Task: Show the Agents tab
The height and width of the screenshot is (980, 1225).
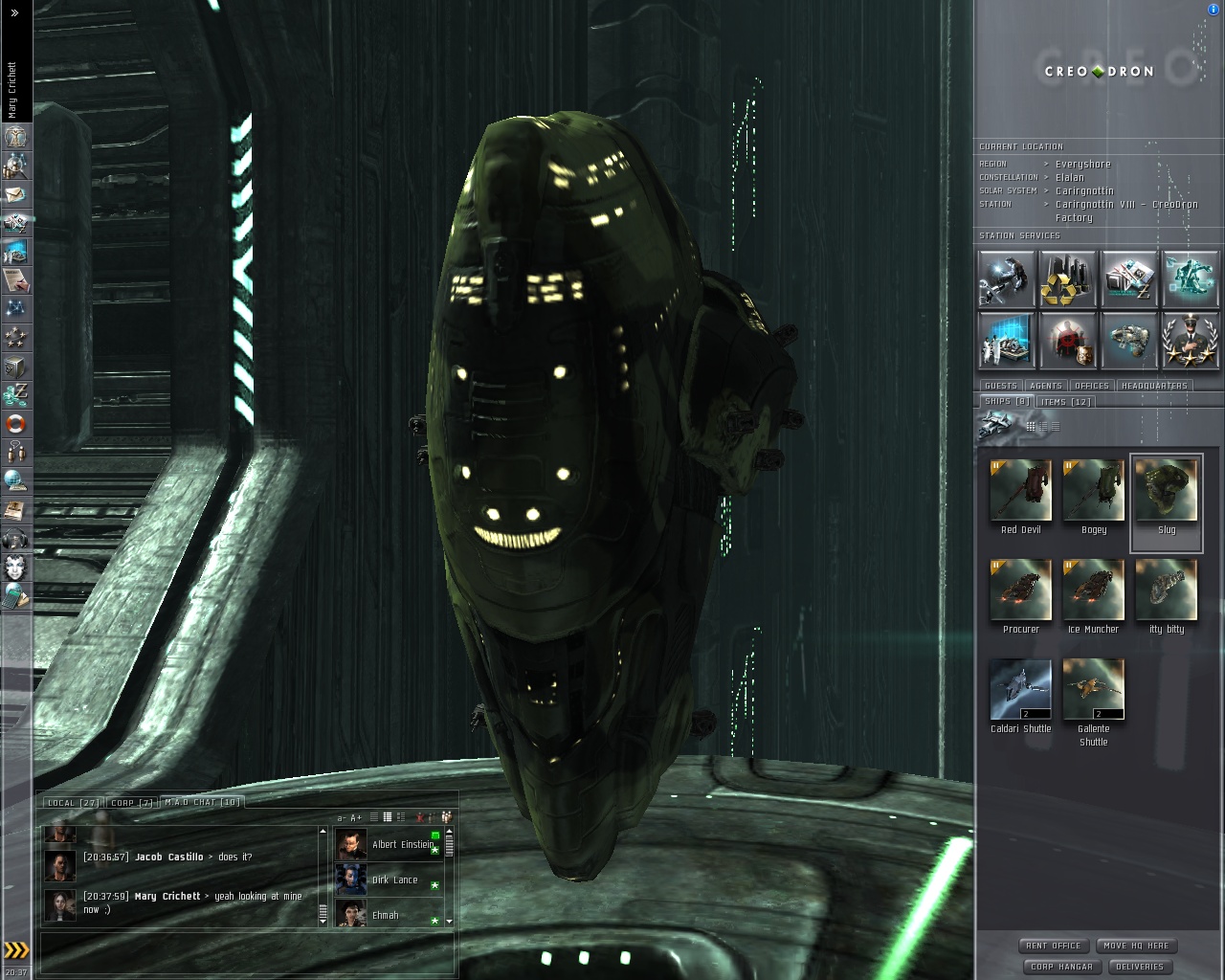Action: [1046, 386]
